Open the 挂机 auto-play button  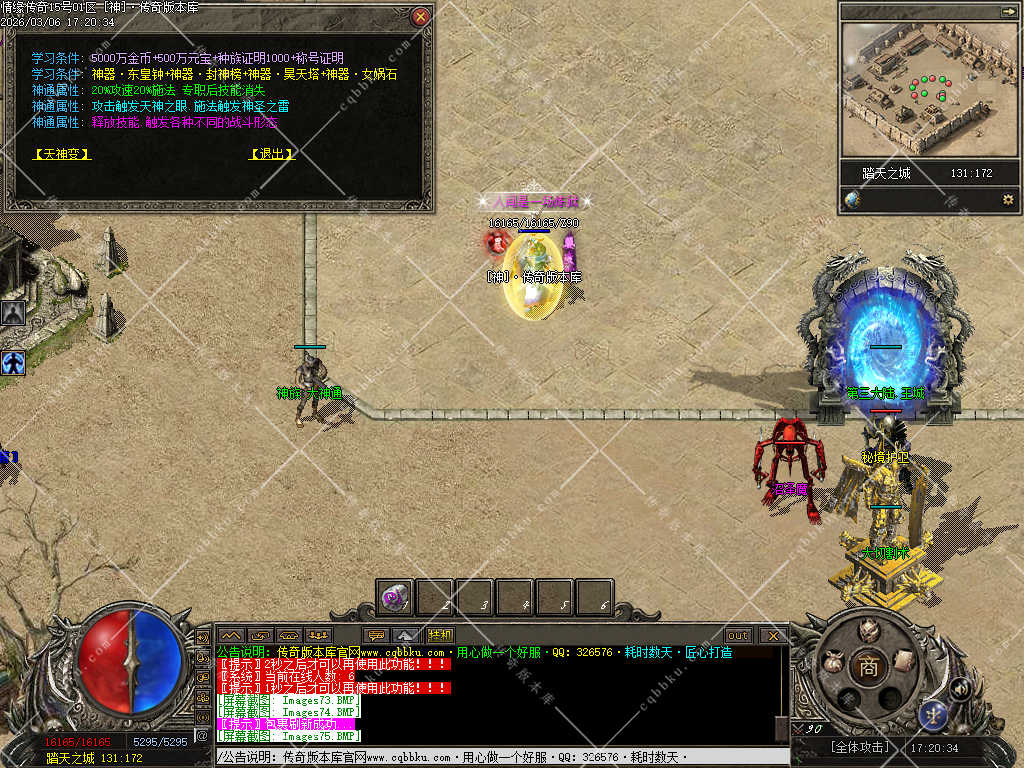(x=440, y=635)
